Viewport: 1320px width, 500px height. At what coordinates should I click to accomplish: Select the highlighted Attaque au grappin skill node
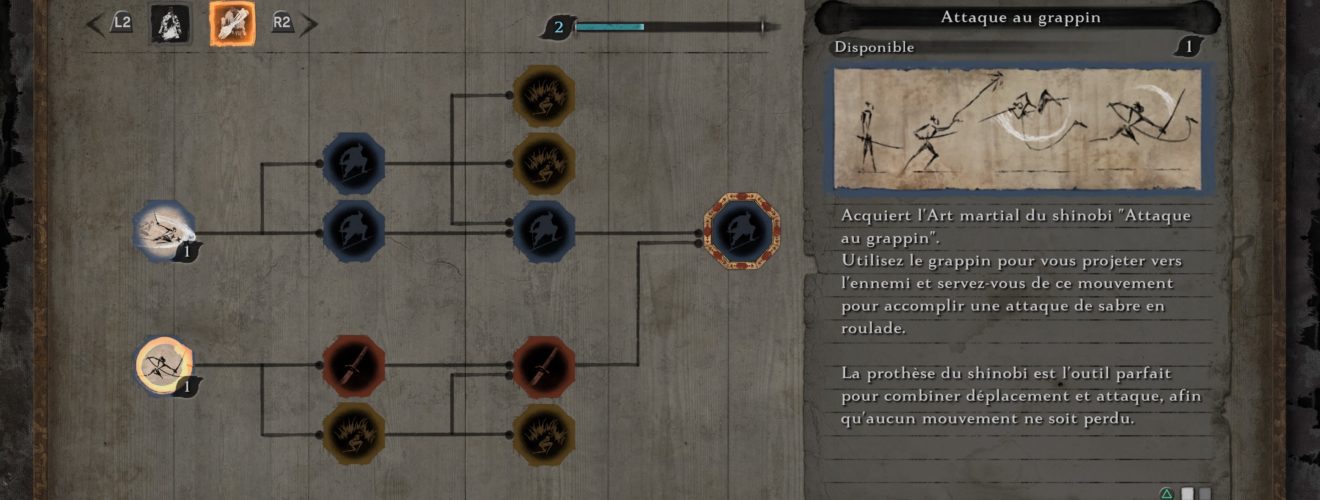tap(741, 233)
